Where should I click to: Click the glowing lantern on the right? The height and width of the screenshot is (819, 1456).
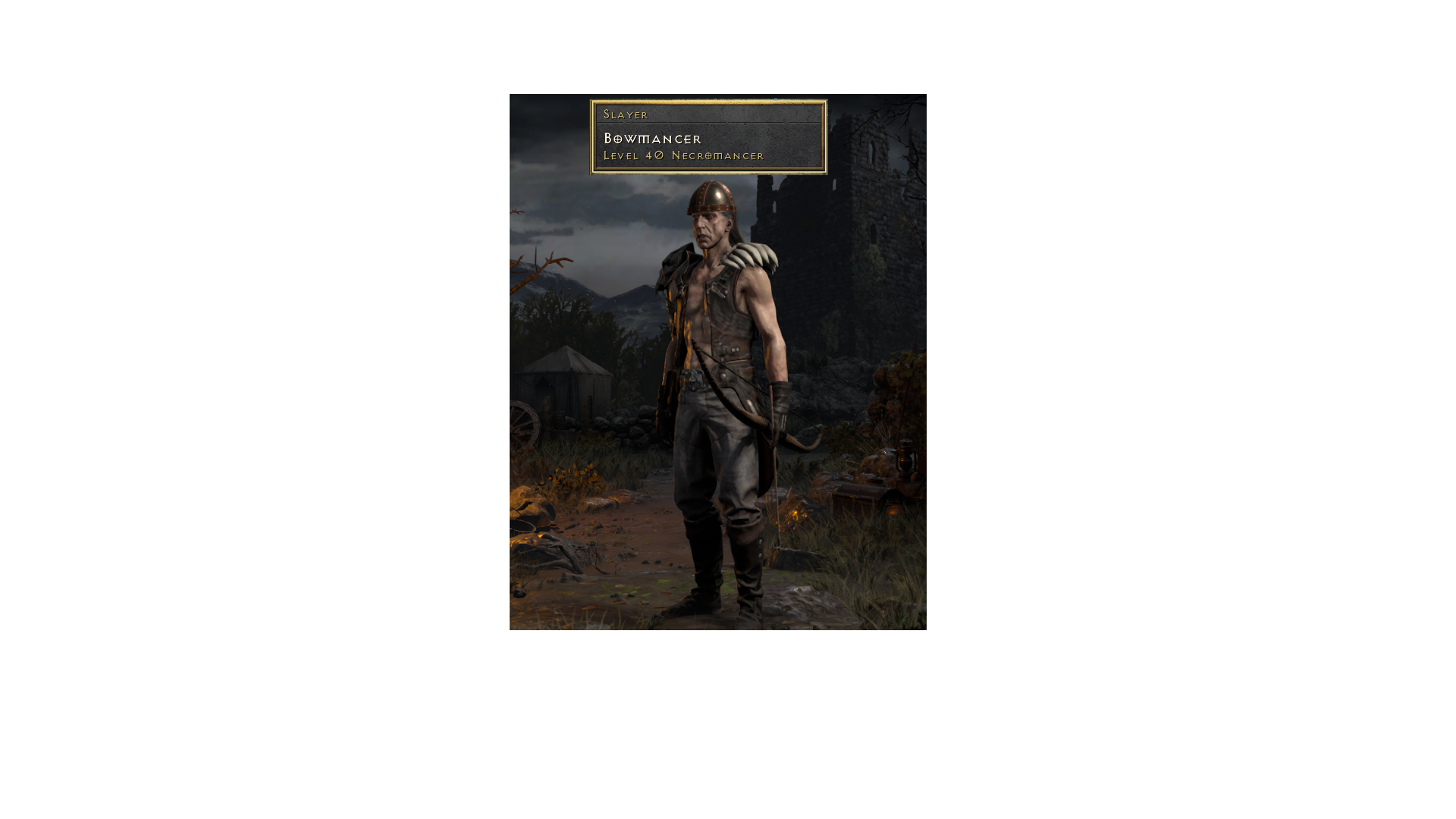(905, 460)
